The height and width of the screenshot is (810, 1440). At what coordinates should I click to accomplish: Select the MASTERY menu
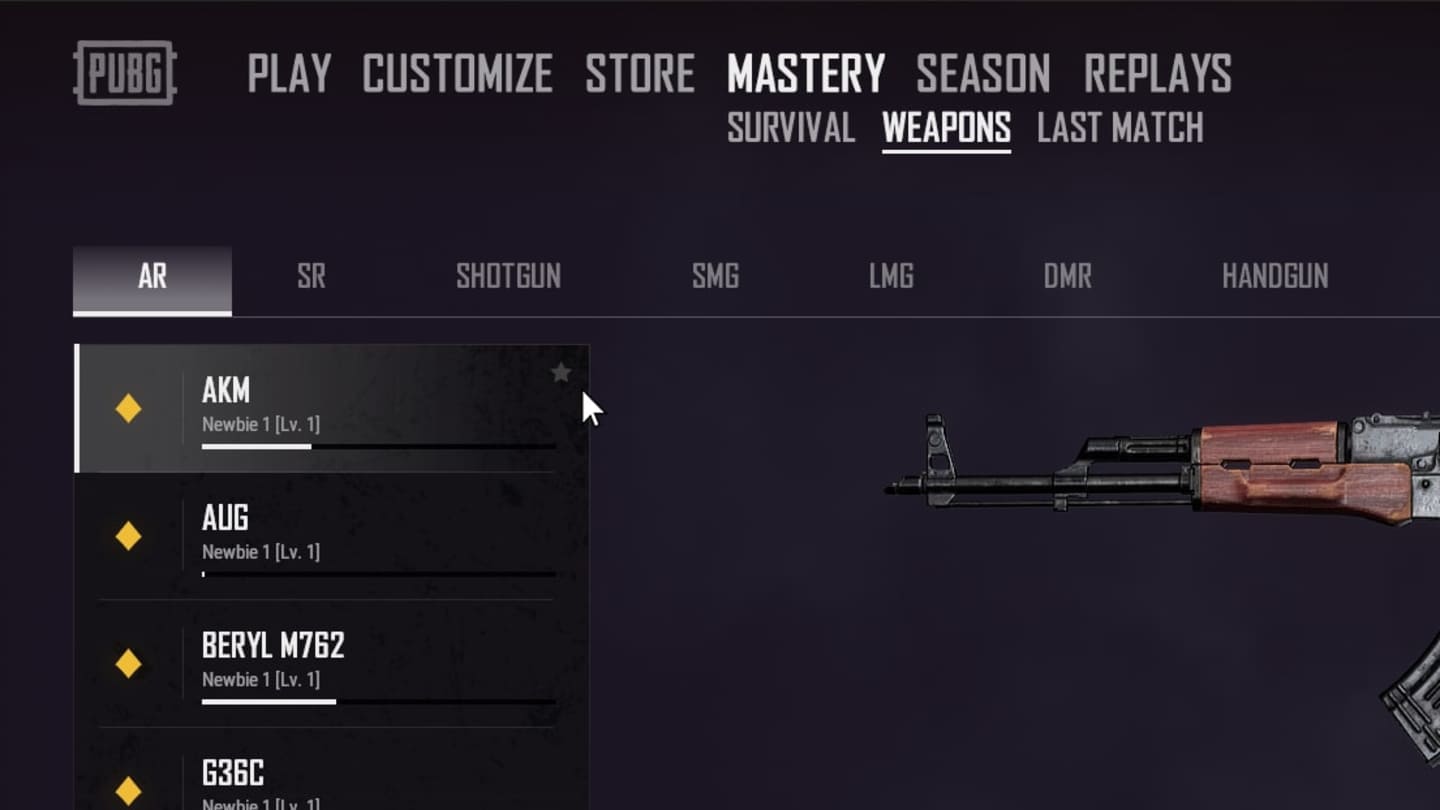tap(806, 74)
